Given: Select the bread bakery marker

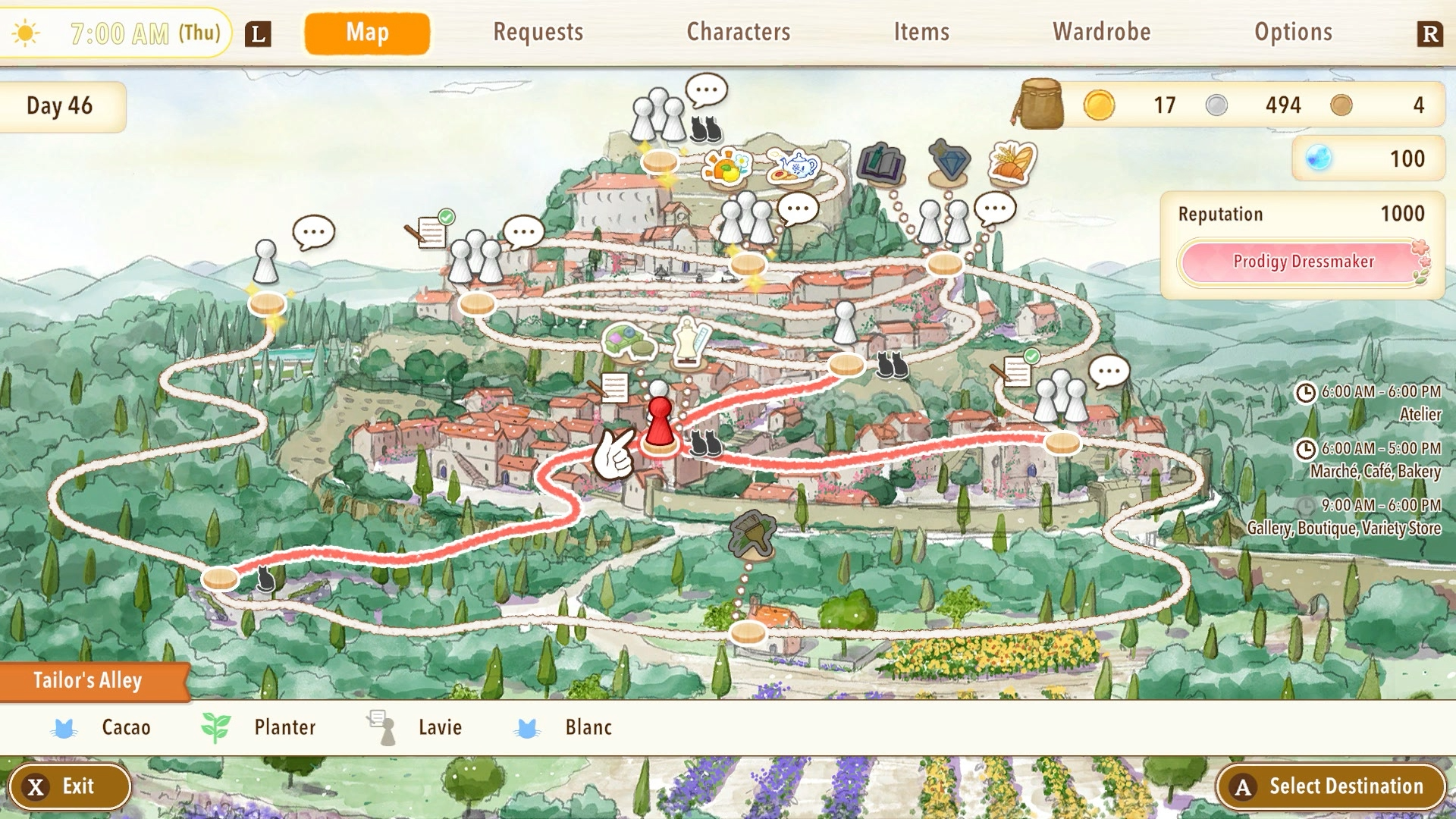Looking at the screenshot, I should pyautogui.click(x=1012, y=162).
